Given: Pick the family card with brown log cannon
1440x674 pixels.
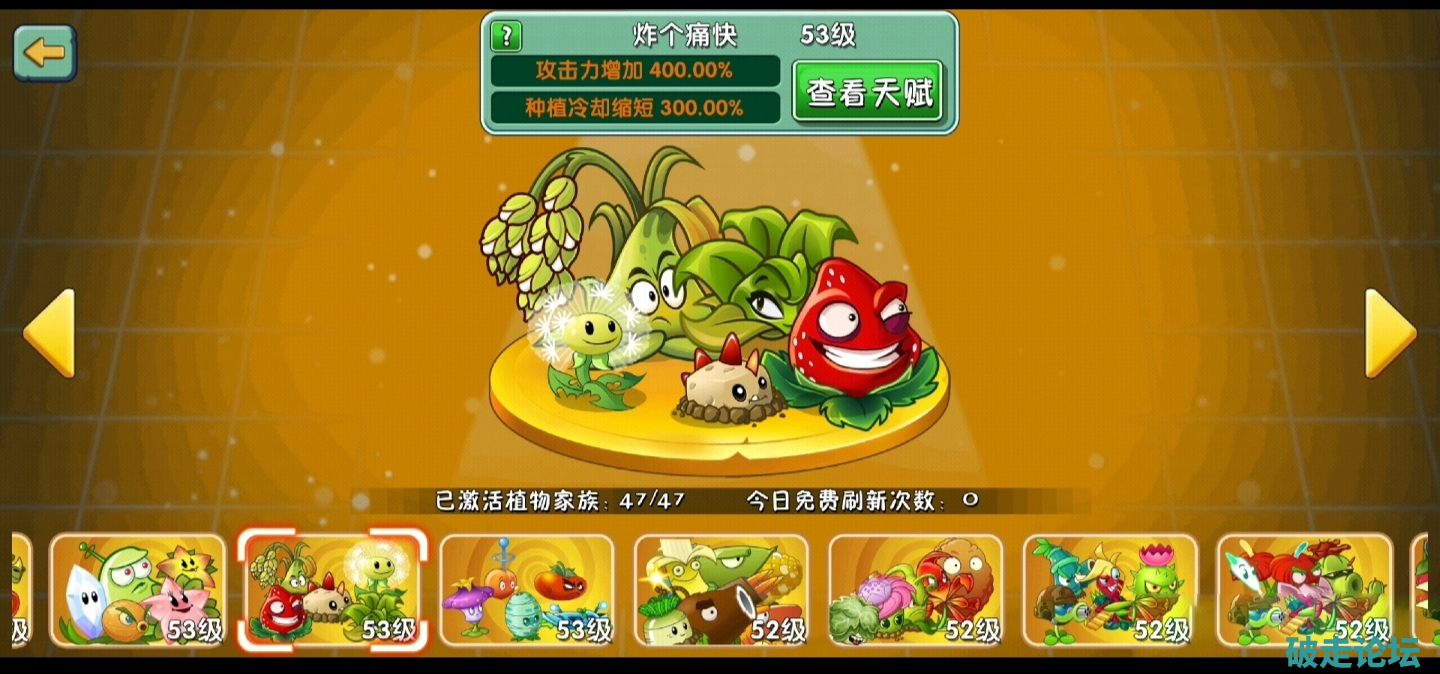Looking at the screenshot, I should [x=721, y=590].
